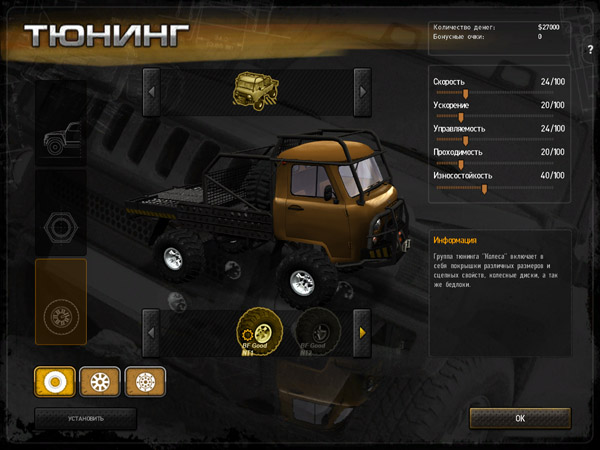Select the tire subcategory icon
Viewport: 600px width, 450px height.
[x=55, y=381]
